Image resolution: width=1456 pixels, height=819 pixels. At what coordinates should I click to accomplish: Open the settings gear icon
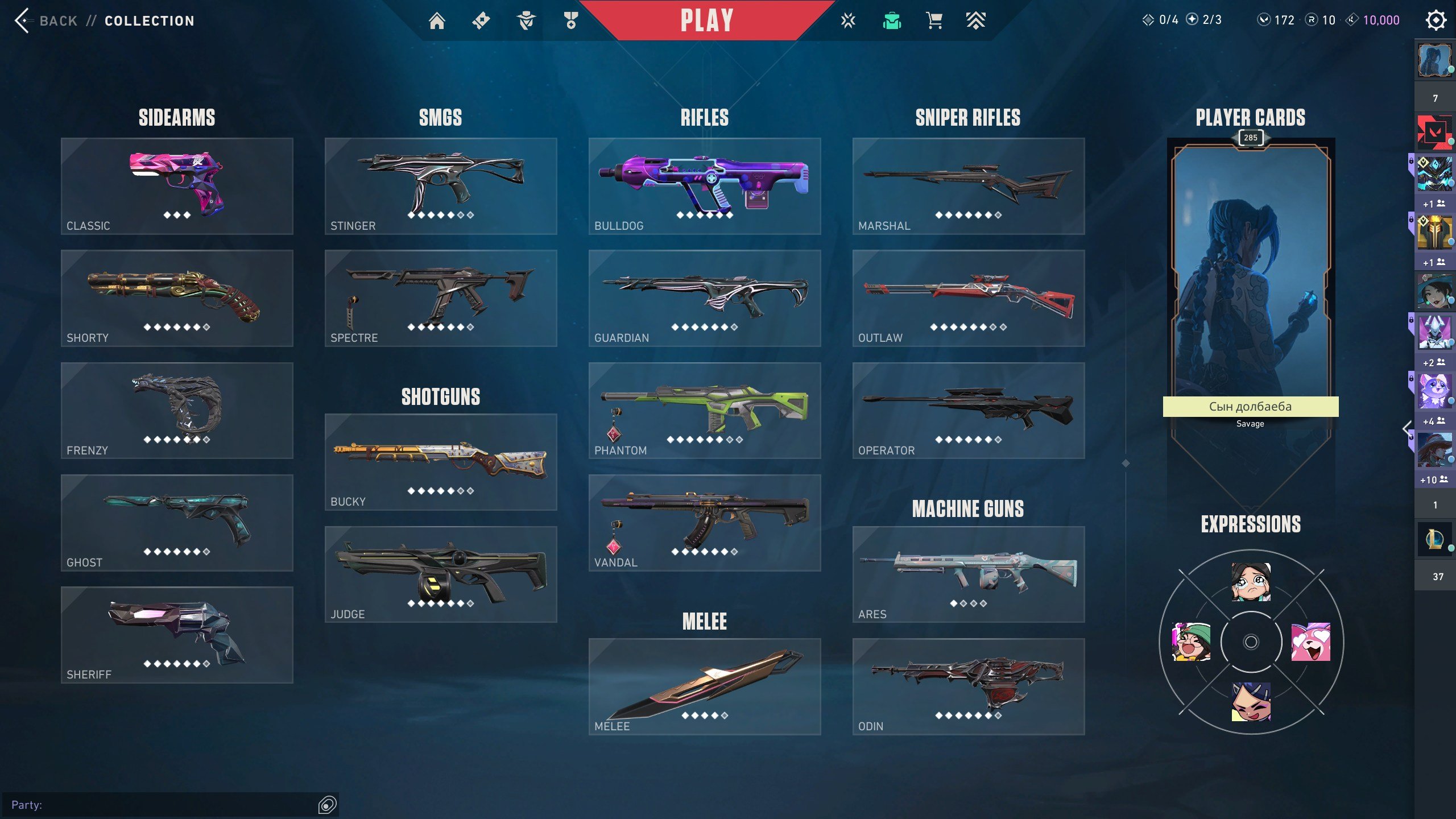(x=1436, y=20)
